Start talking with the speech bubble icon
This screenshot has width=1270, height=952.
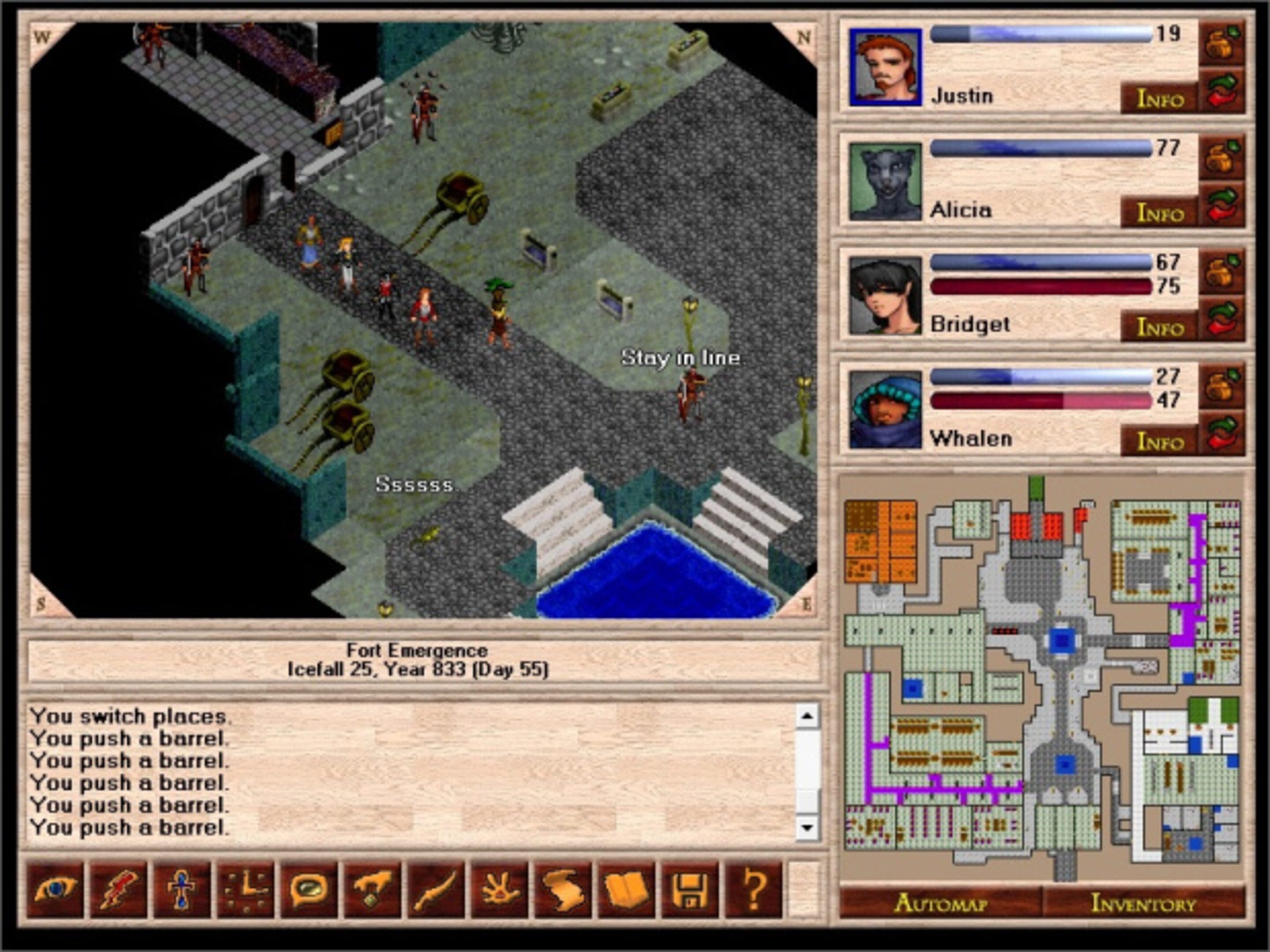pos(309,890)
